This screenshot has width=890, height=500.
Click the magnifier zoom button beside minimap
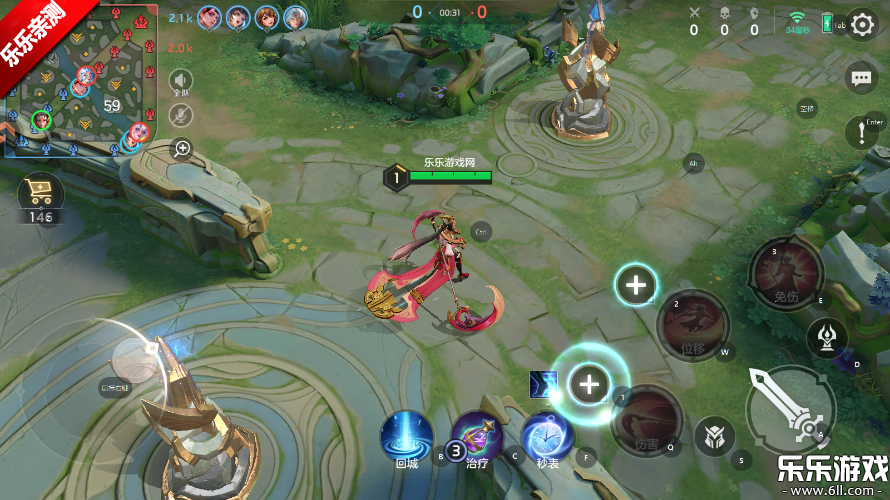[182, 149]
